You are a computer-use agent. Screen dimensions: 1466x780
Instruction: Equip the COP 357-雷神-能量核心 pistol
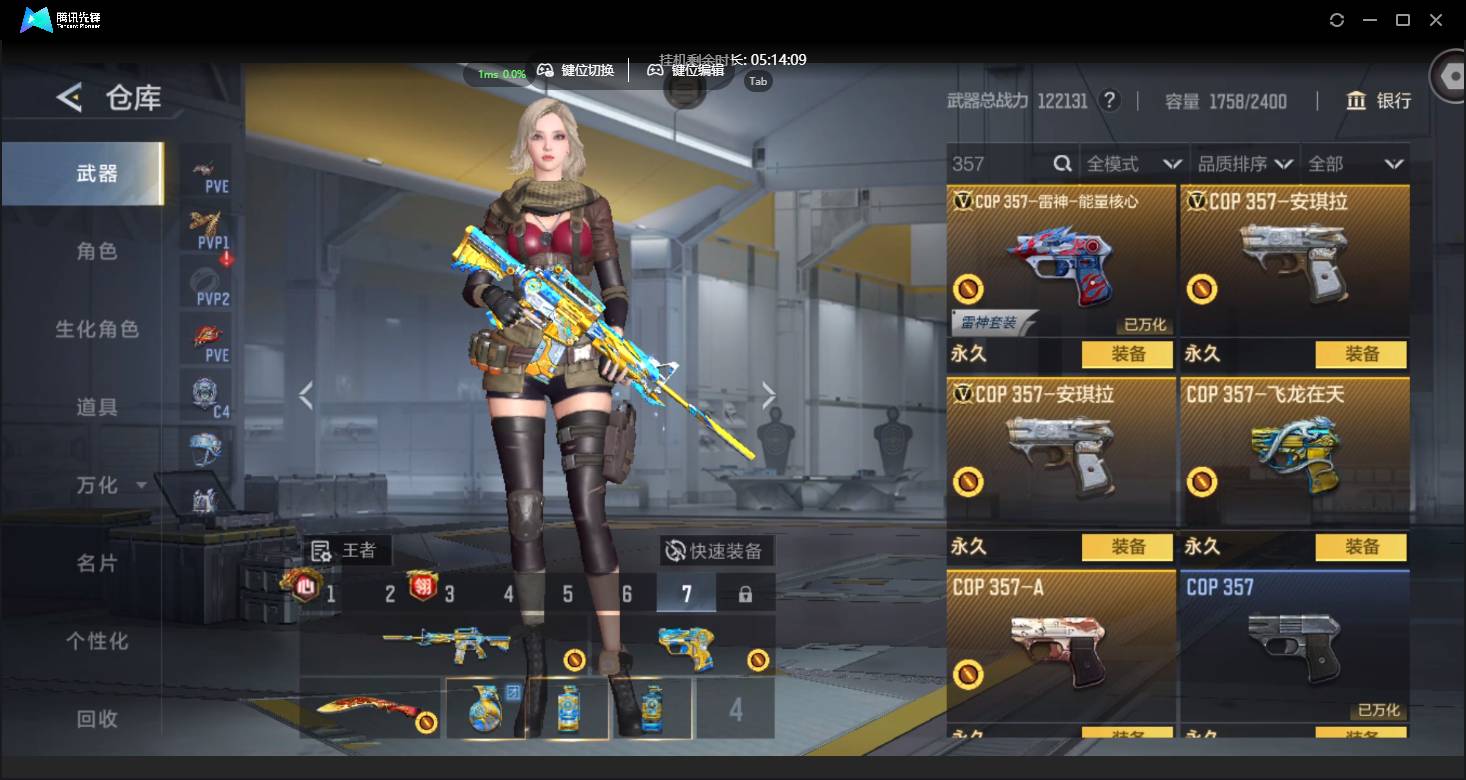pos(1128,354)
